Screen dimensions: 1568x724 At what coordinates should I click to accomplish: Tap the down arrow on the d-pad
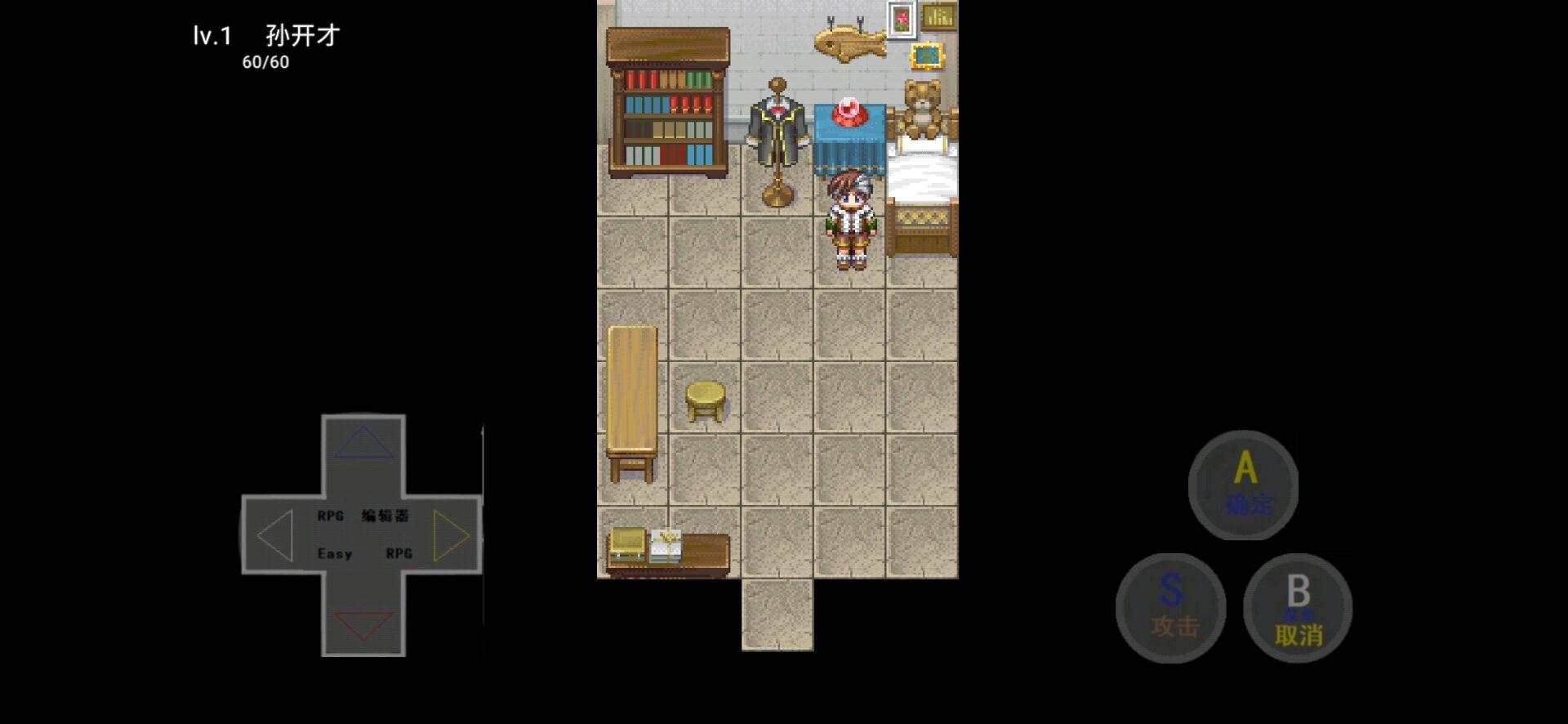click(x=363, y=625)
